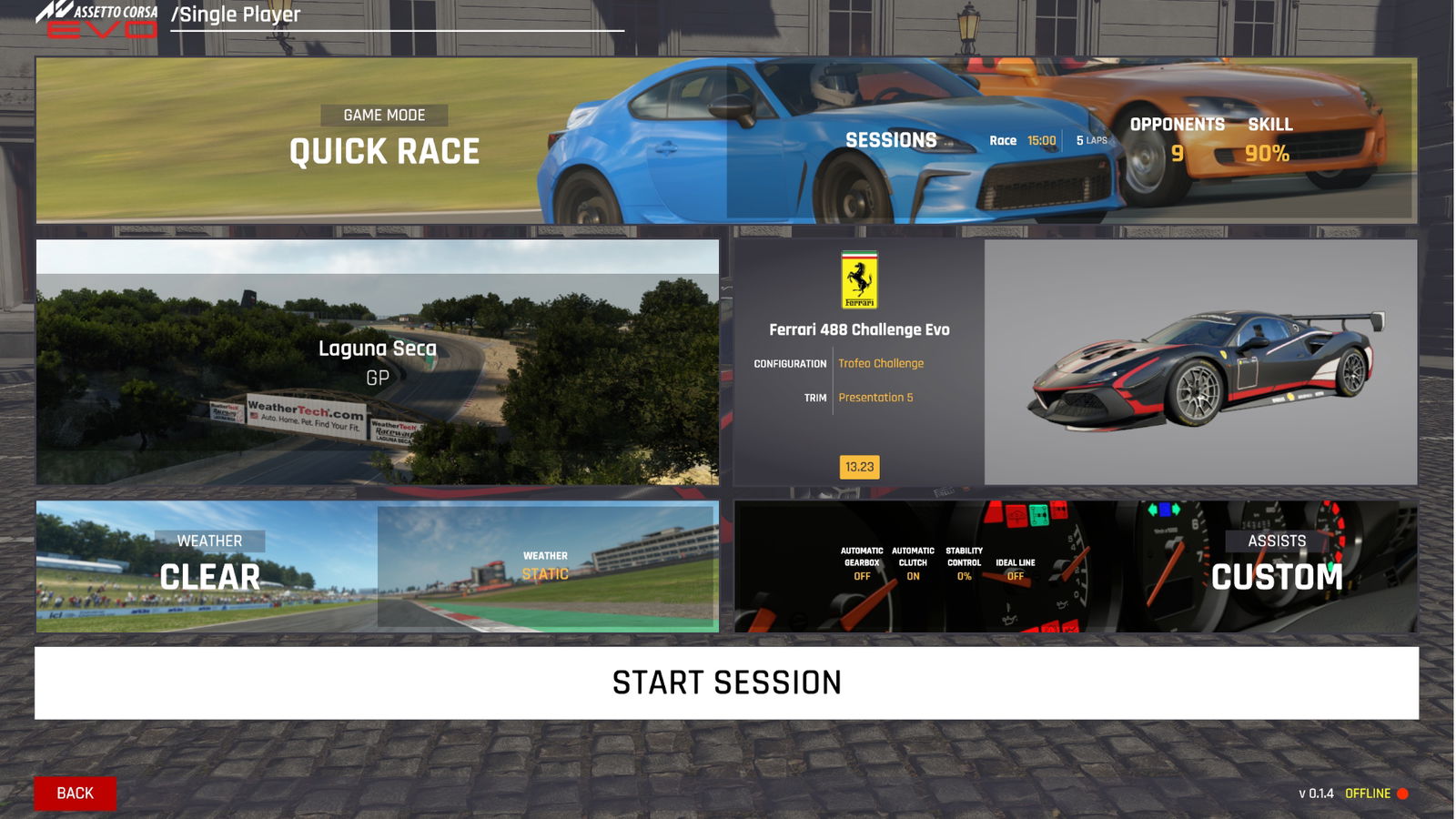Click the yellow 13.23 badge under the car
This screenshot has width=1456, height=819.
pyautogui.click(x=859, y=467)
